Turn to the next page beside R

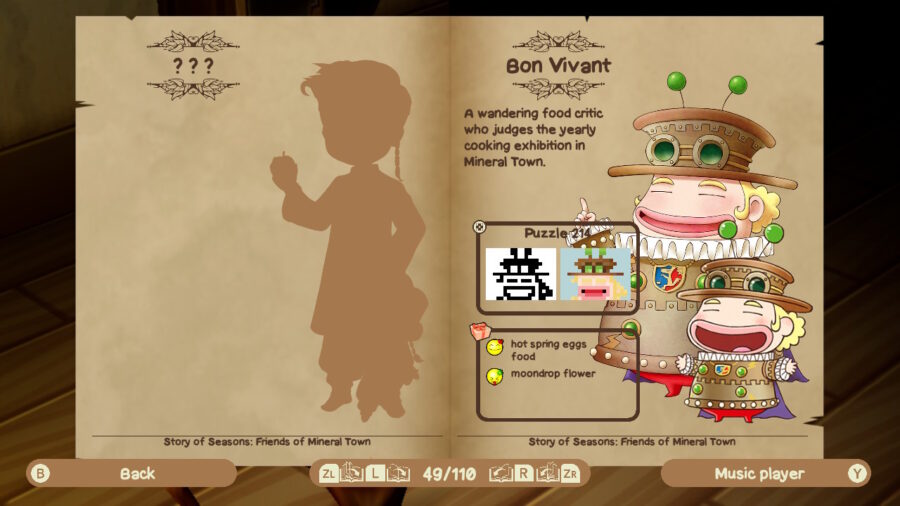(x=501, y=473)
